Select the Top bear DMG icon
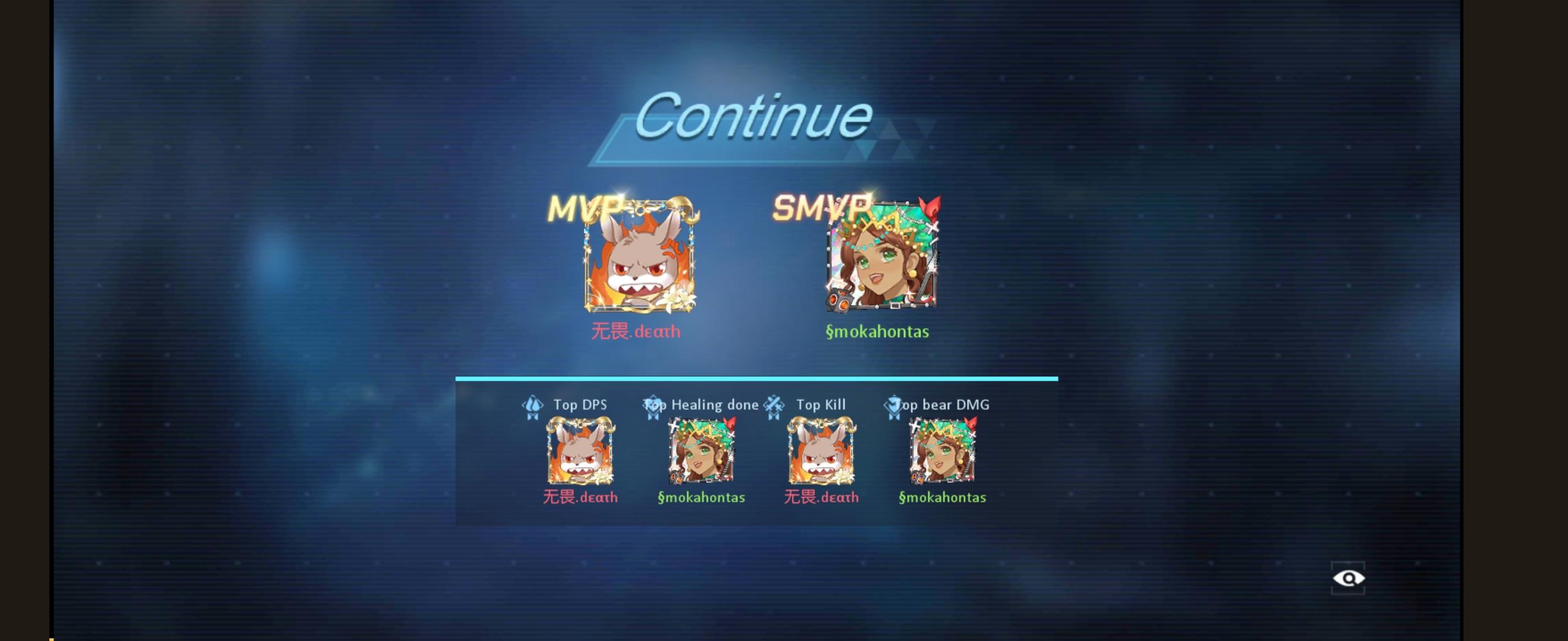Screen dimensions: 1568x641 (x=893, y=405)
